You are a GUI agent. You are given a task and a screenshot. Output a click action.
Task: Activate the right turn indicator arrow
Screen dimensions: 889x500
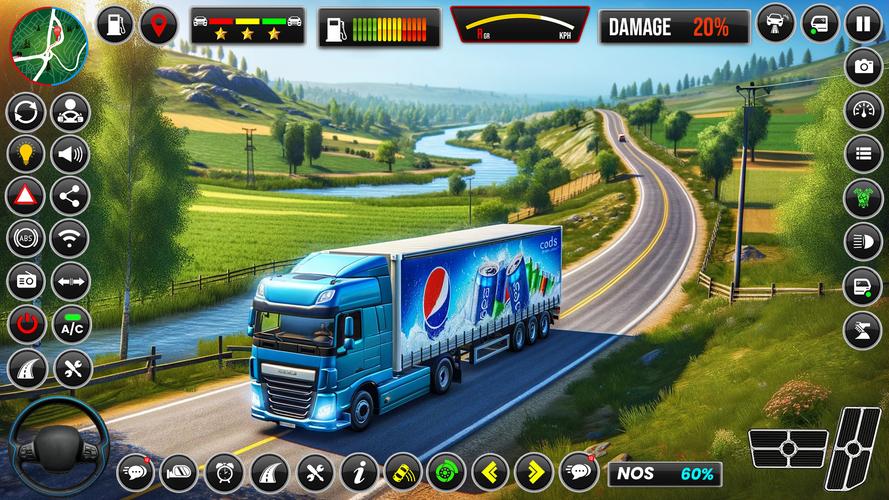coord(534,471)
